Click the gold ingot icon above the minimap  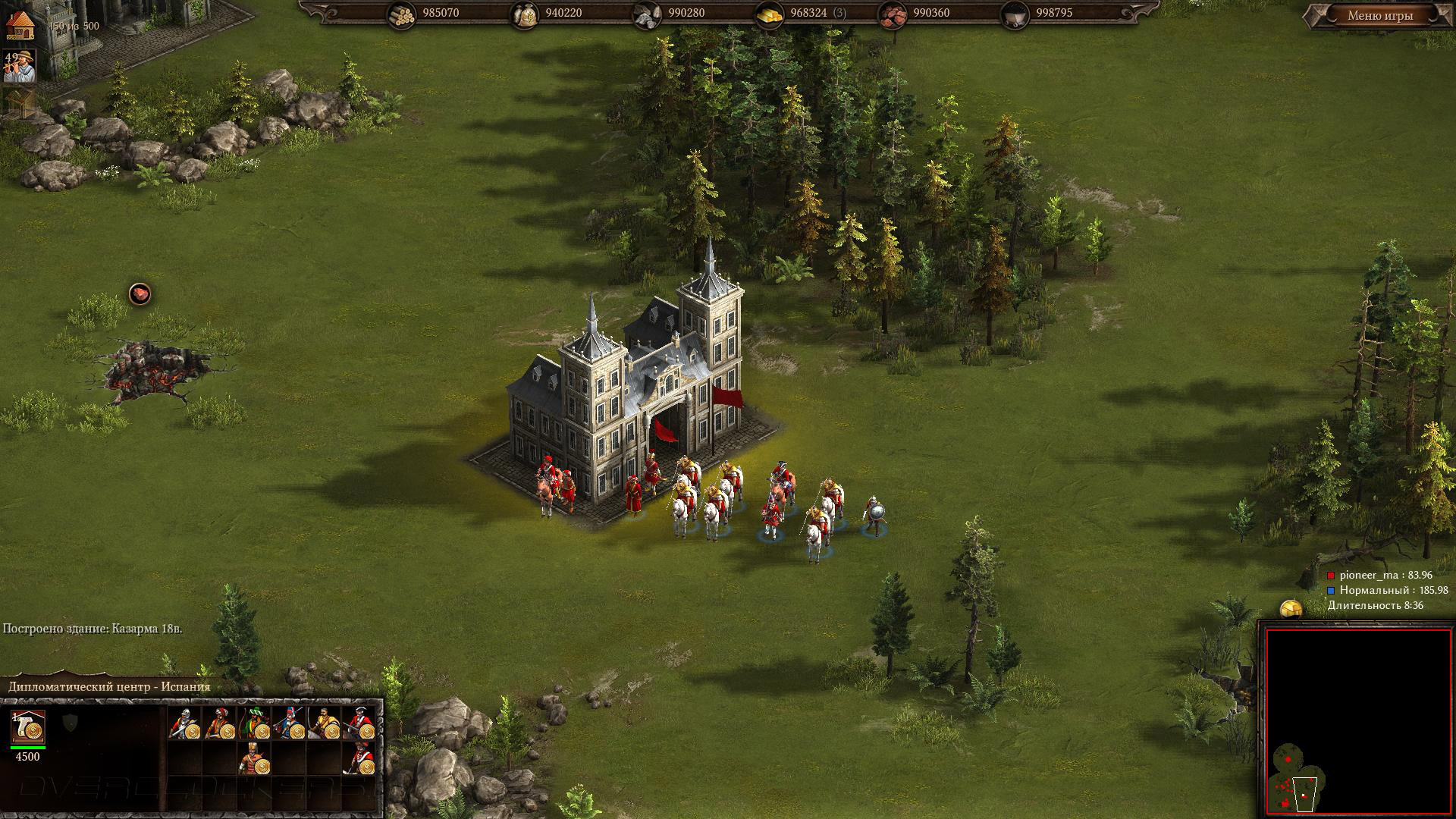(x=1291, y=609)
